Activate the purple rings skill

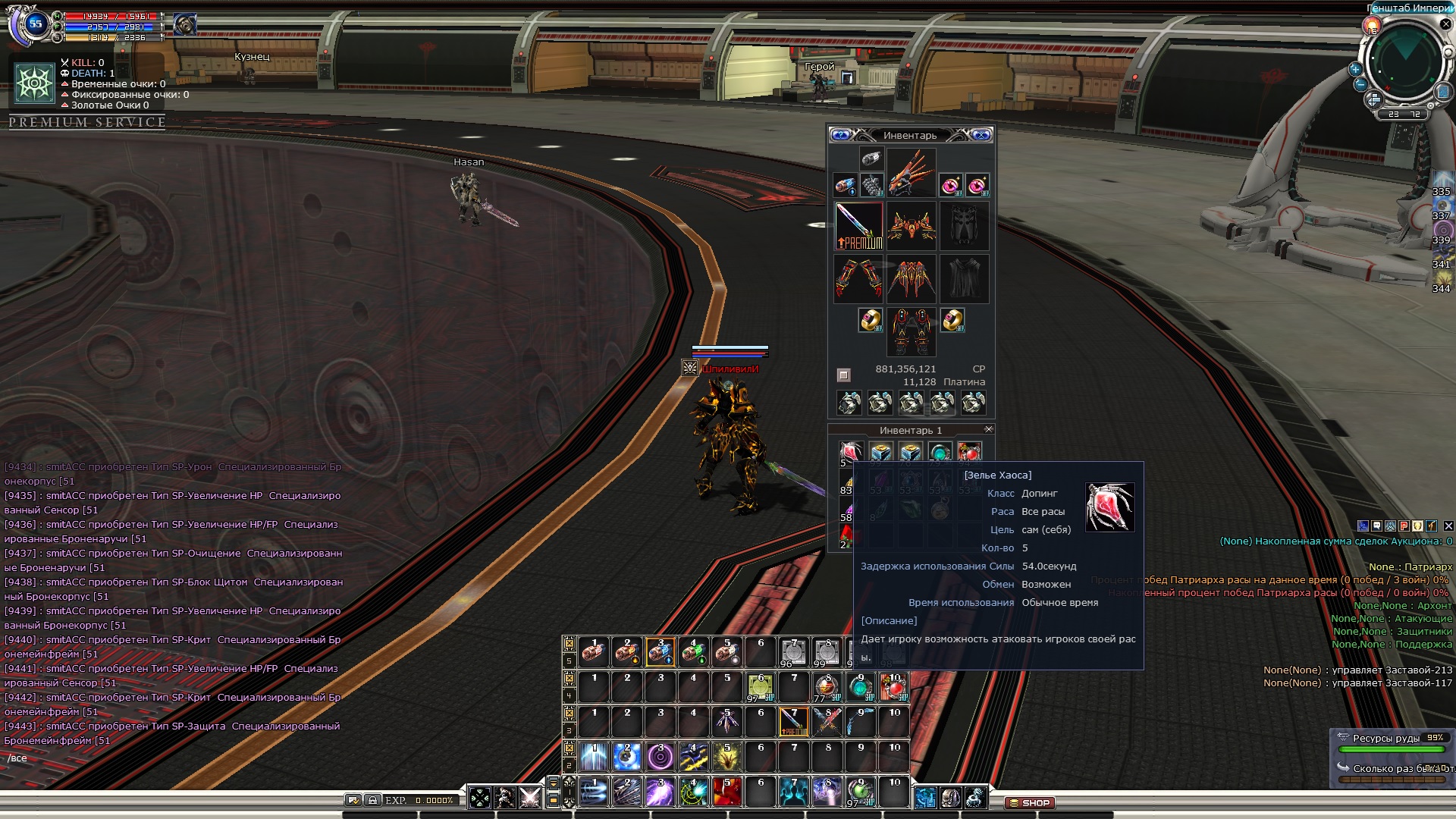point(661,757)
